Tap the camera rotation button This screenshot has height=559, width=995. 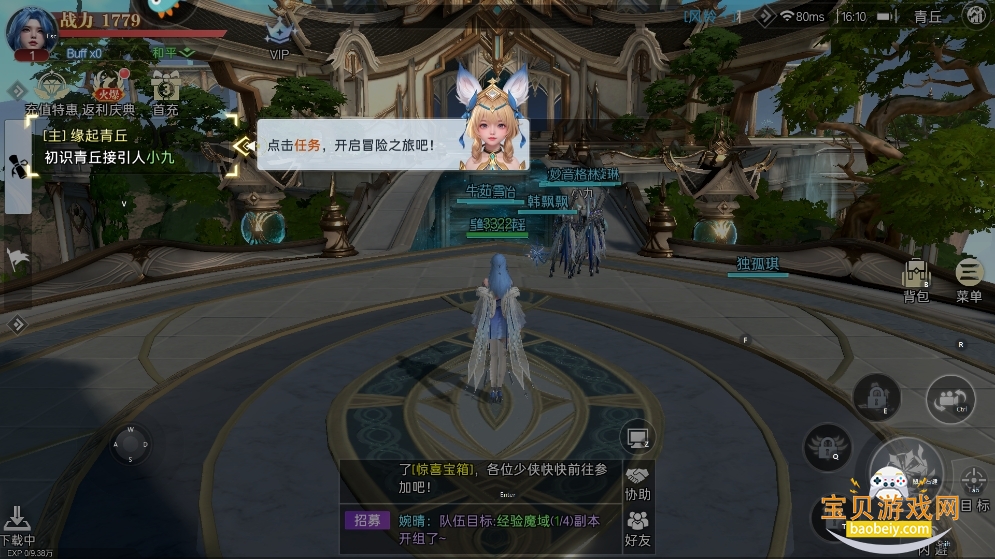948,400
